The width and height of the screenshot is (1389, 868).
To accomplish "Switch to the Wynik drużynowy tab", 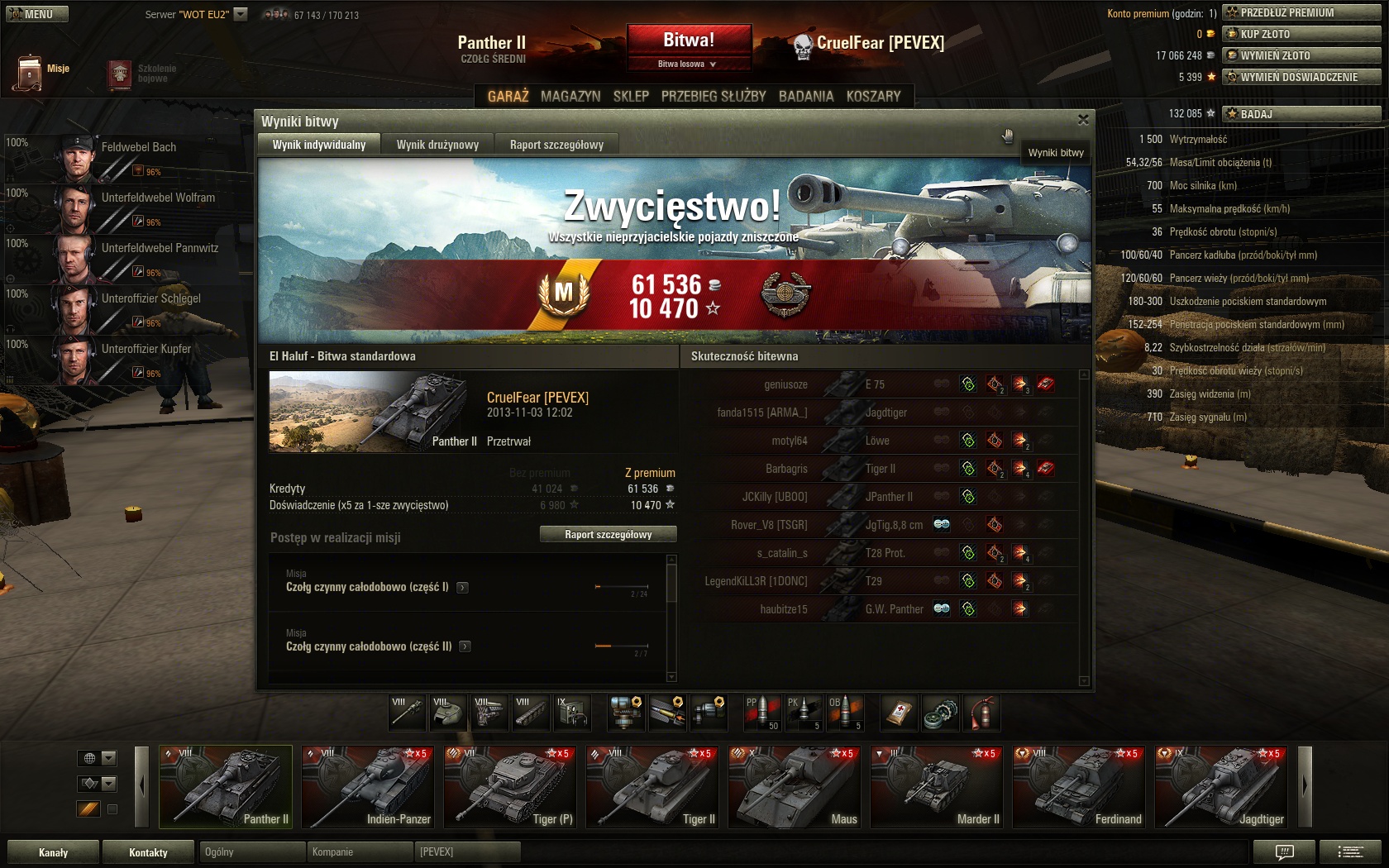I will 437,145.
